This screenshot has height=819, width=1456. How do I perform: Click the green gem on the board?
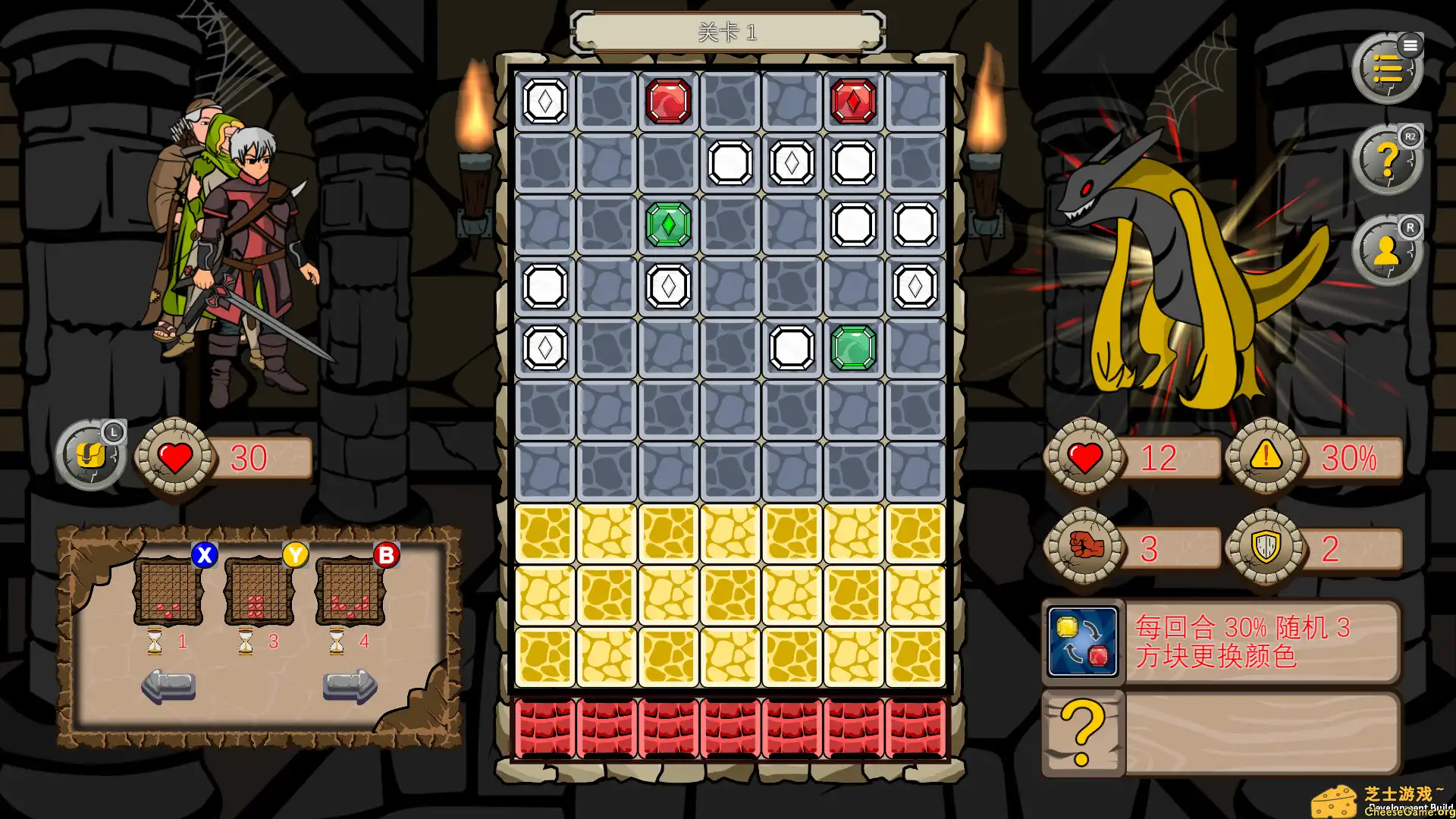click(667, 223)
